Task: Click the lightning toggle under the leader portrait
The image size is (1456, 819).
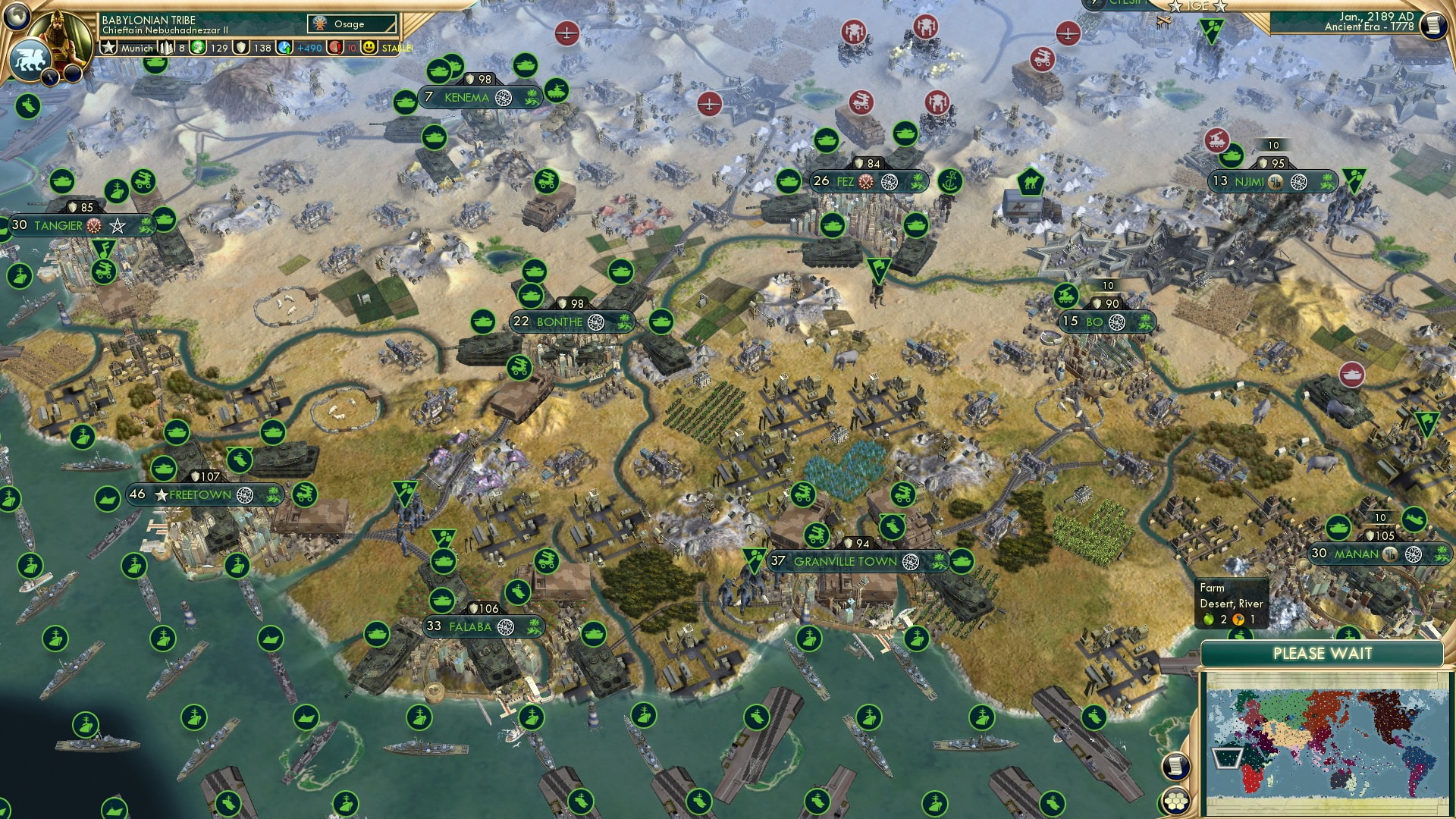Action: tap(52, 76)
